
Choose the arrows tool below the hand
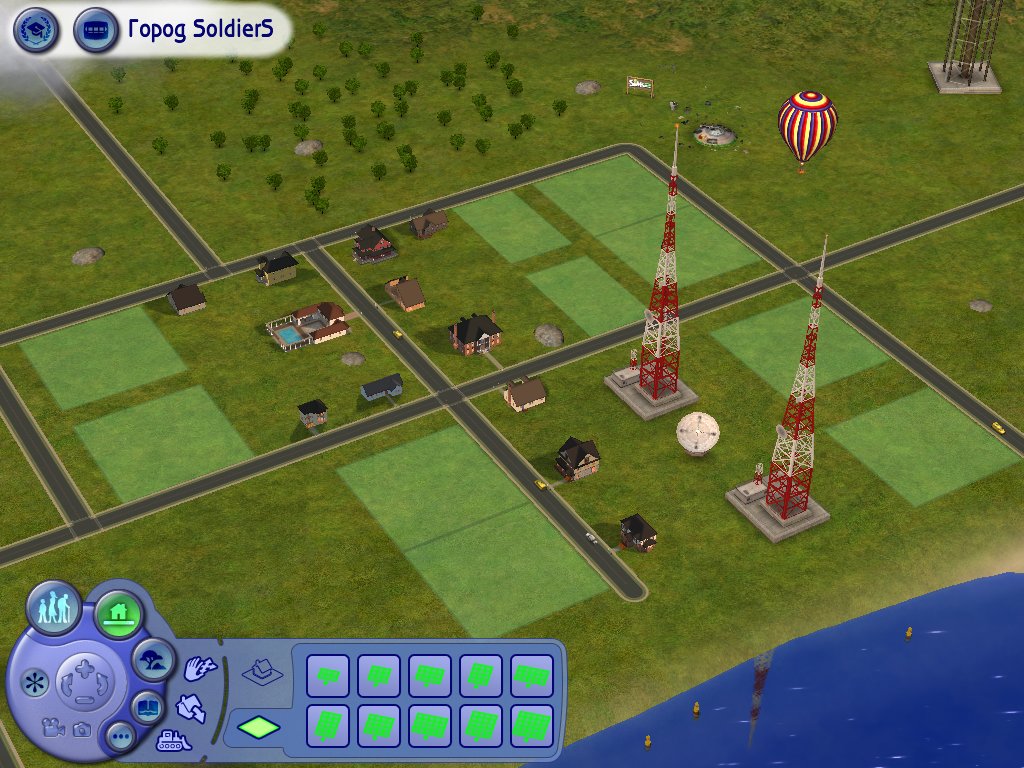click(190, 707)
